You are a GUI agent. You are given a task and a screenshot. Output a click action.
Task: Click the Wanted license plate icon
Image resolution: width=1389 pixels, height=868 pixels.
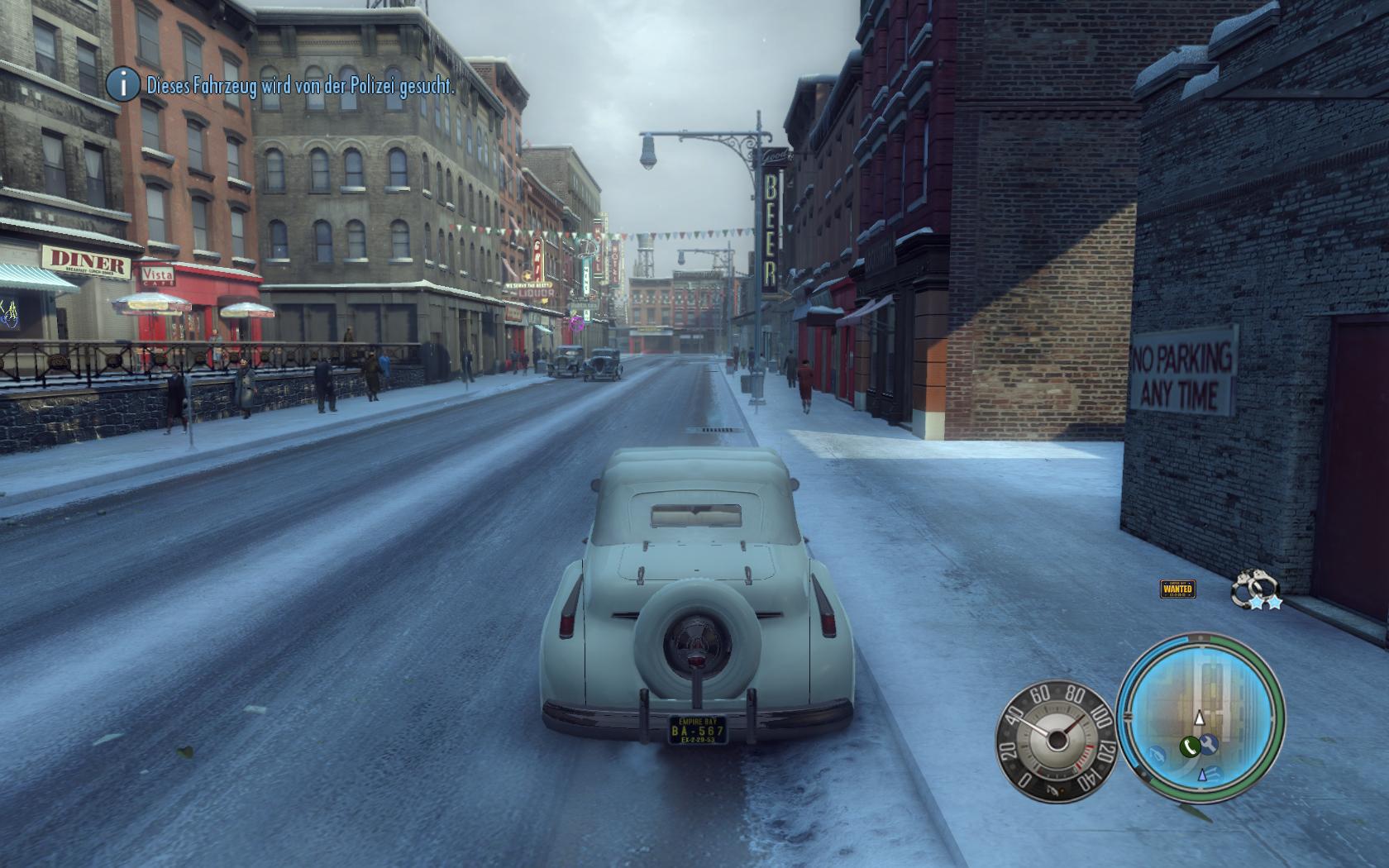[1177, 589]
